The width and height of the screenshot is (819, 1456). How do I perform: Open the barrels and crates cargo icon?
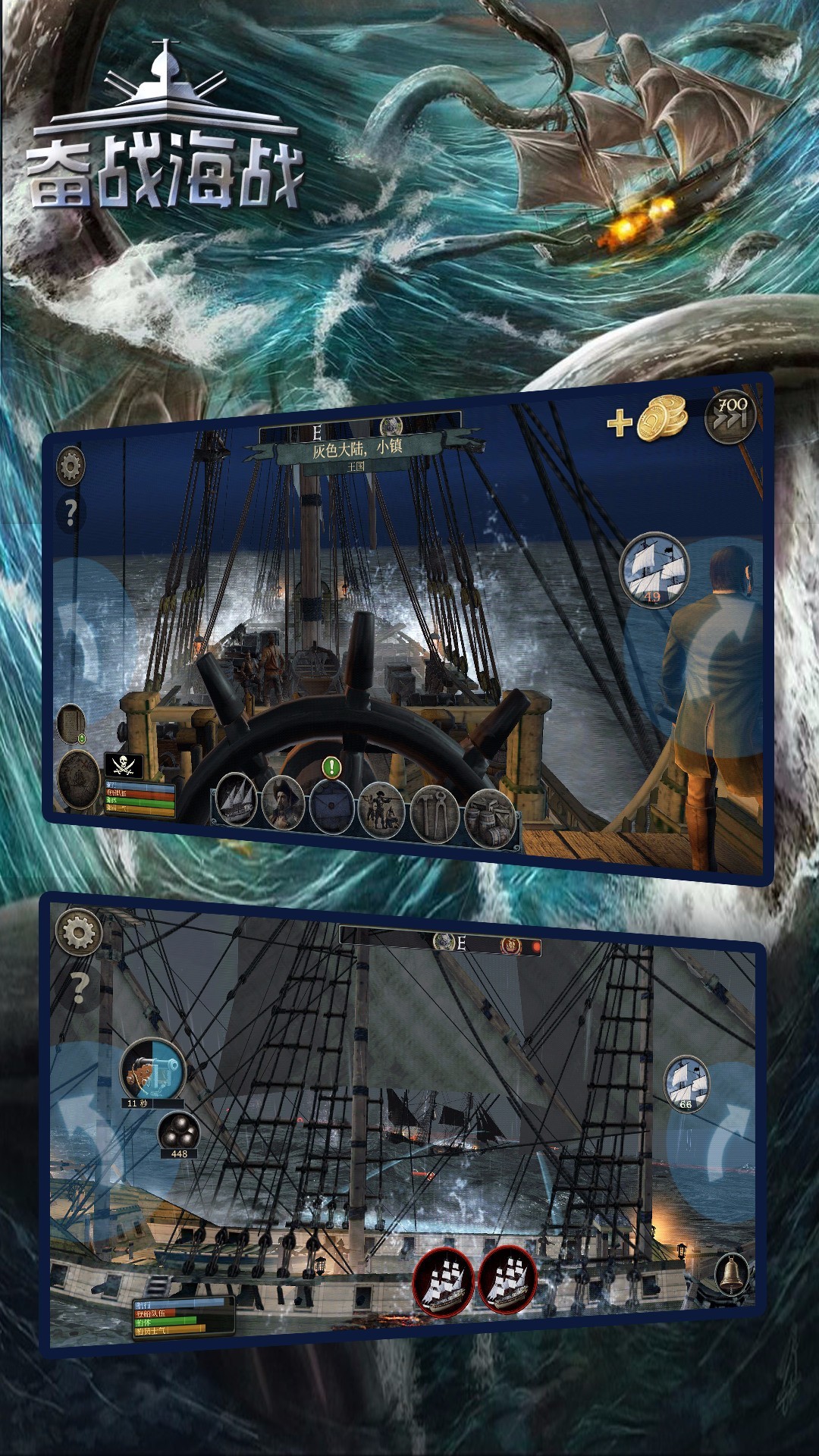coord(489,817)
